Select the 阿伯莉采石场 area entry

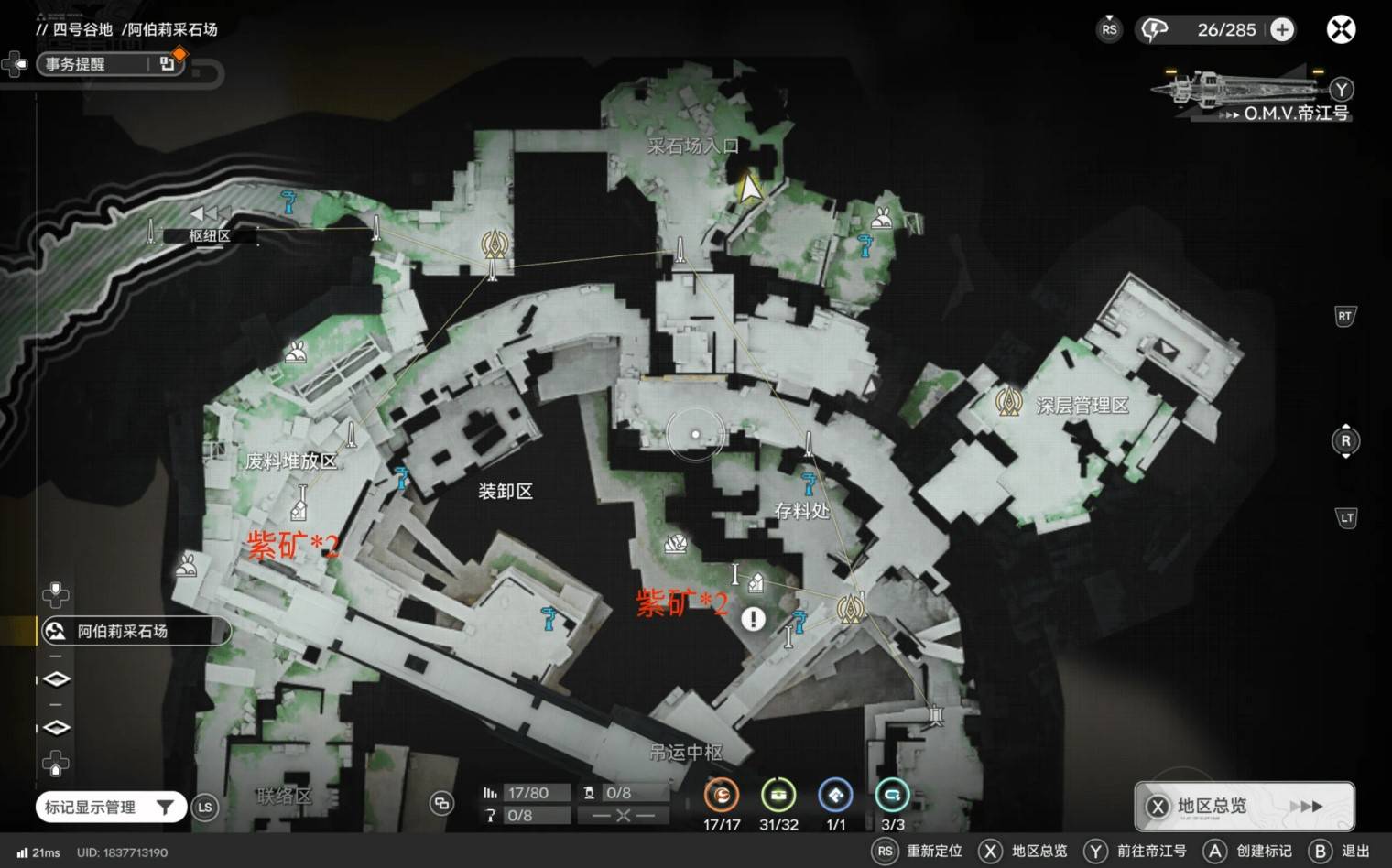134,631
